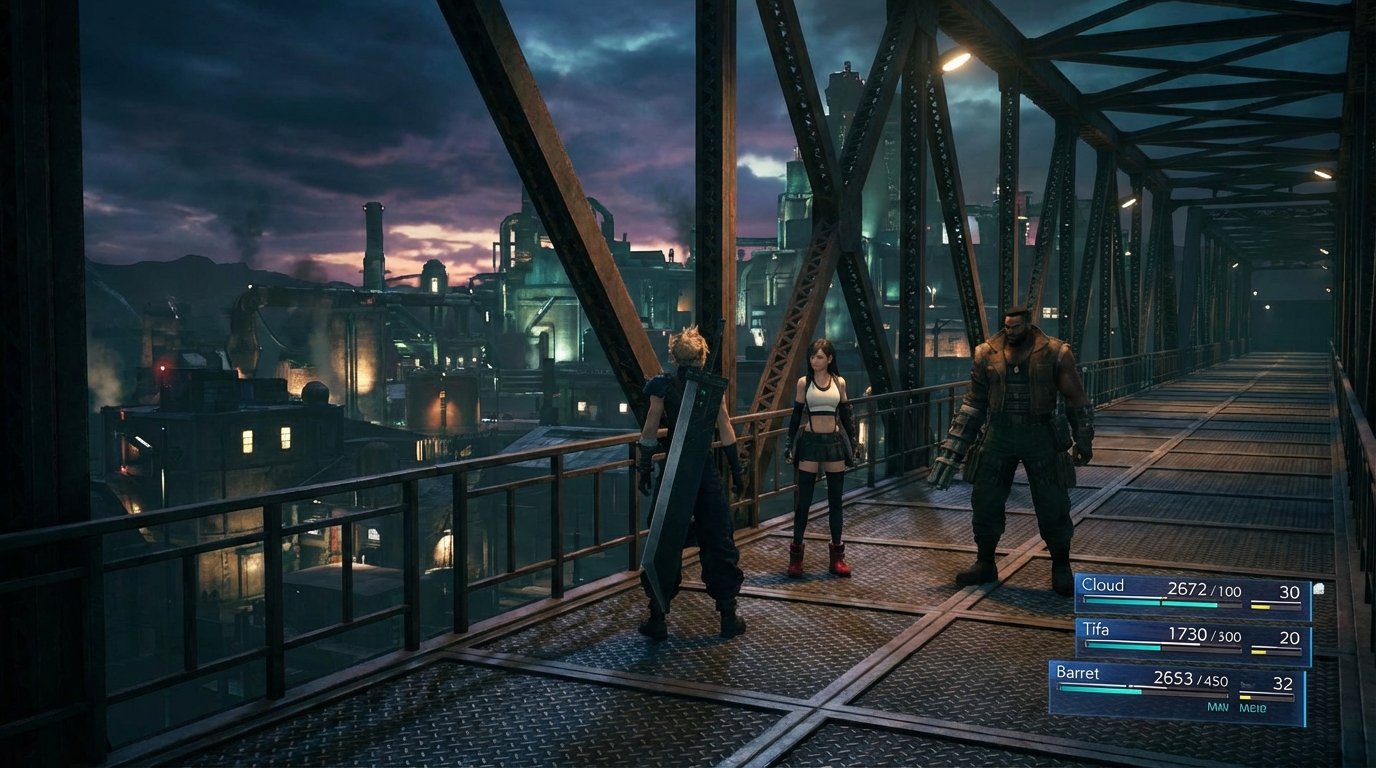Click the MAX limit indicator on Barret's panel

click(1216, 705)
